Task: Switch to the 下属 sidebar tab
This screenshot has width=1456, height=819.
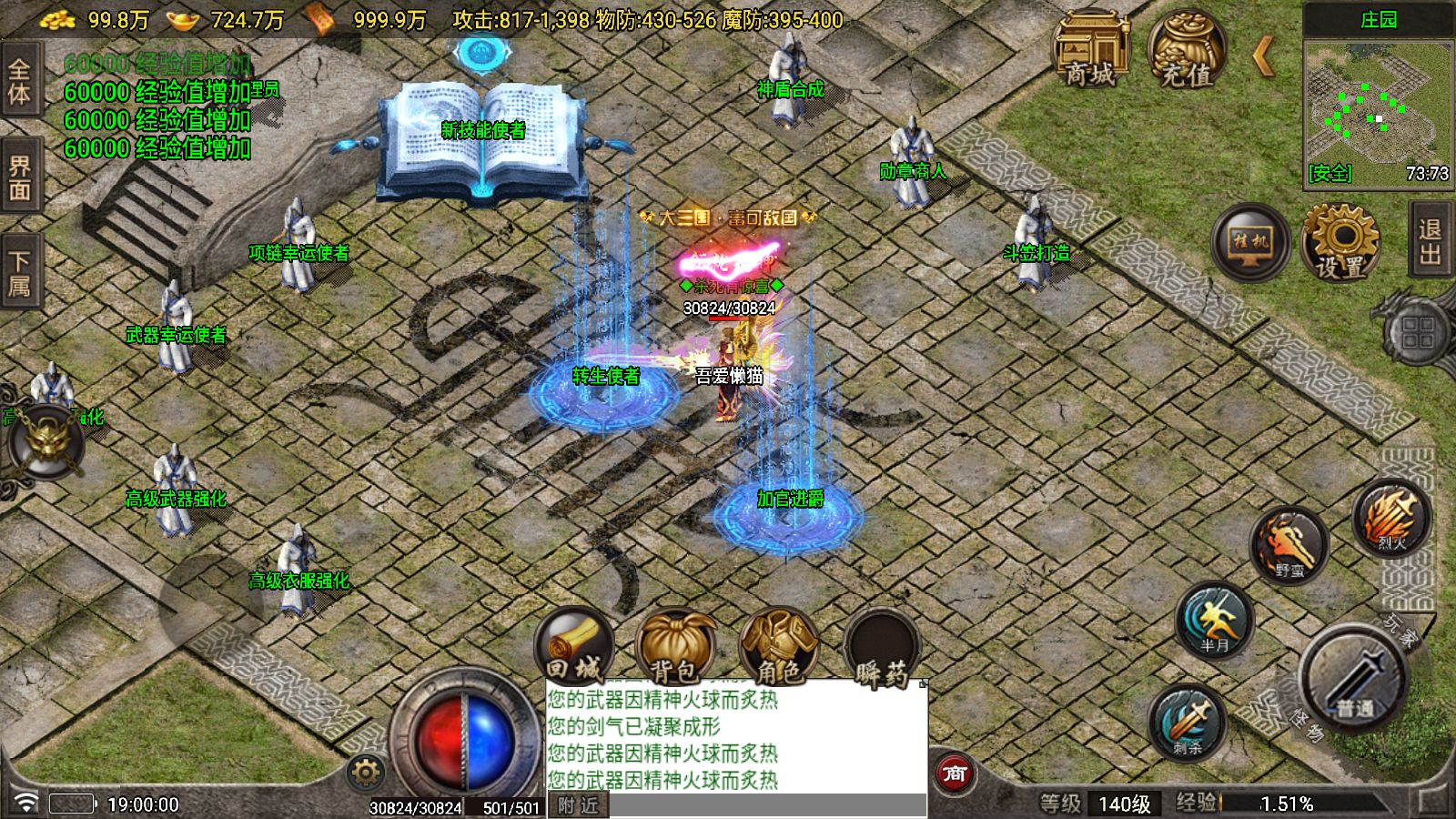Action: 20,268
